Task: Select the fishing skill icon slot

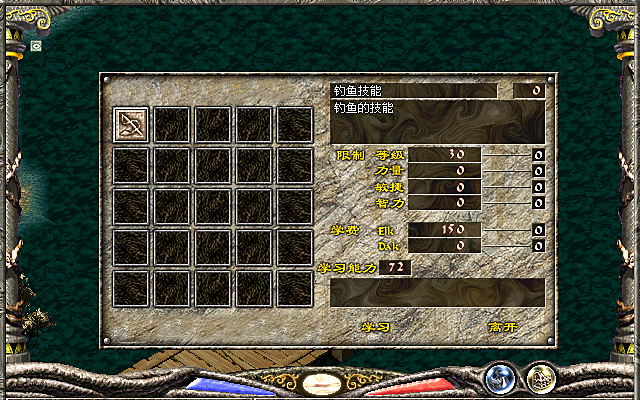Action: (x=132, y=124)
